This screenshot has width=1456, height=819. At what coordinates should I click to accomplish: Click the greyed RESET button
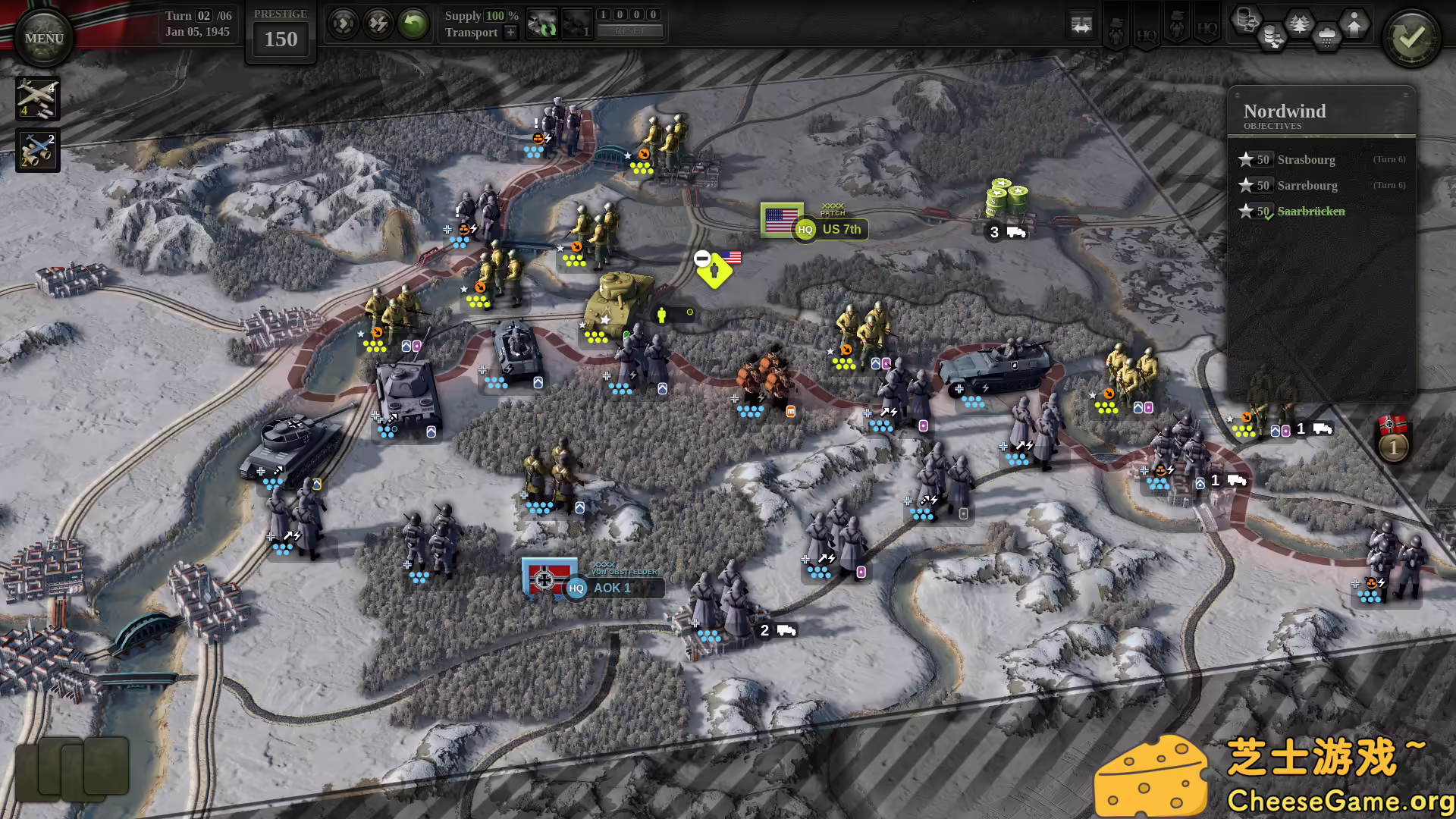coord(629,31)
